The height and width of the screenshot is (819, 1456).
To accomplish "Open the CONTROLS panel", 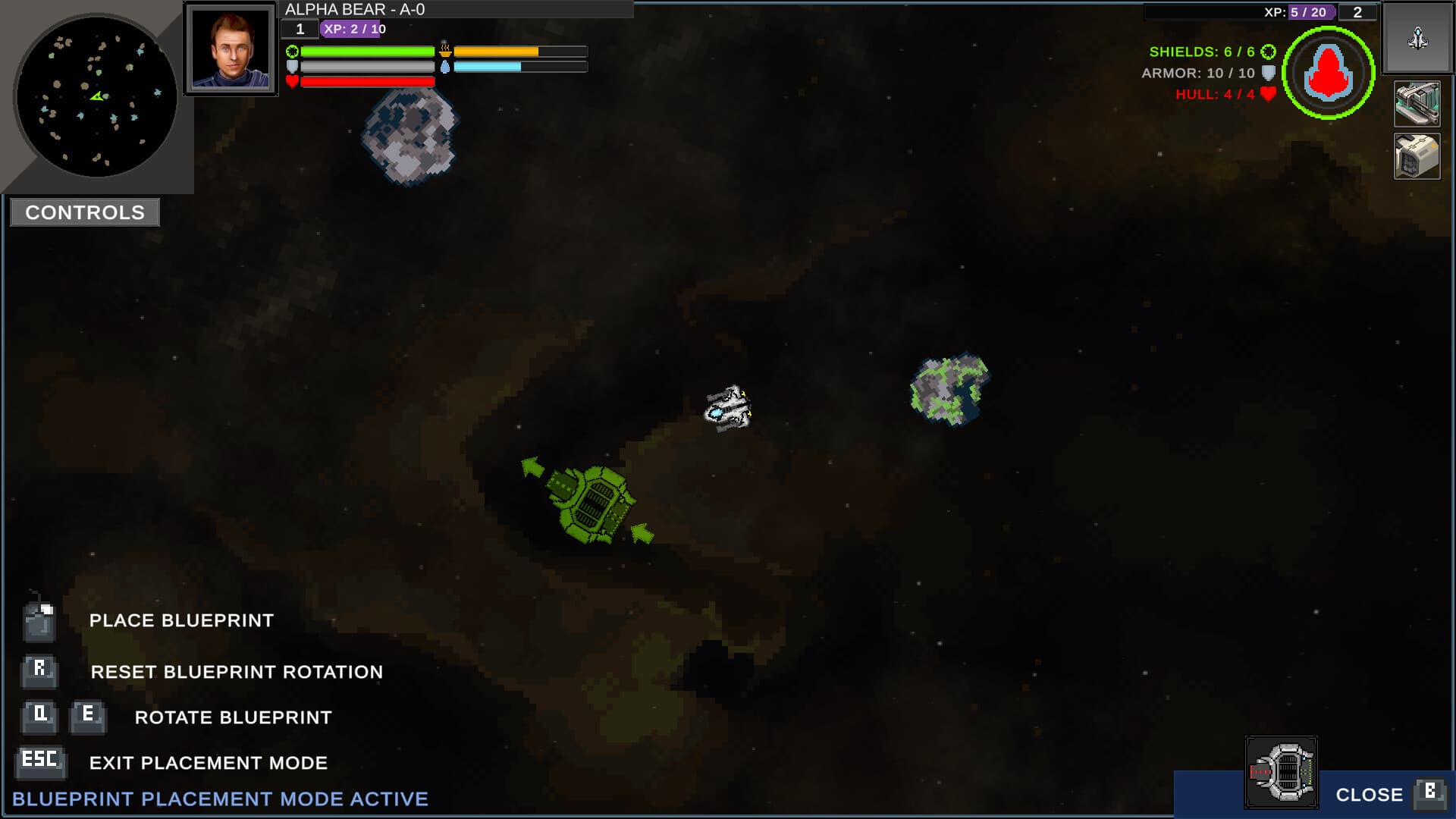I will point(83,212).
